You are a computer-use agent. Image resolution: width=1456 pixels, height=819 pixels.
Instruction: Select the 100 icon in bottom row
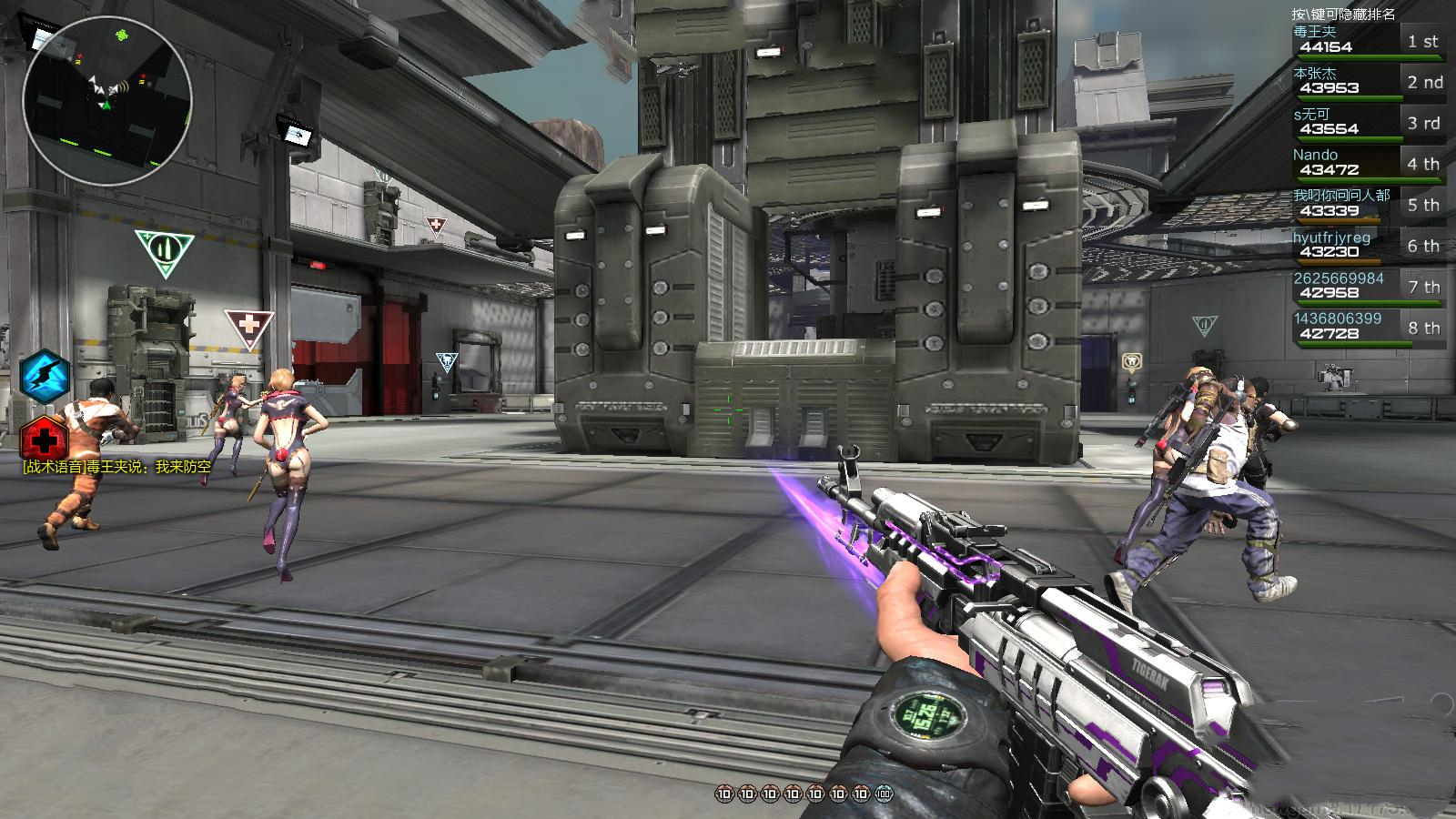click(884, 794)
